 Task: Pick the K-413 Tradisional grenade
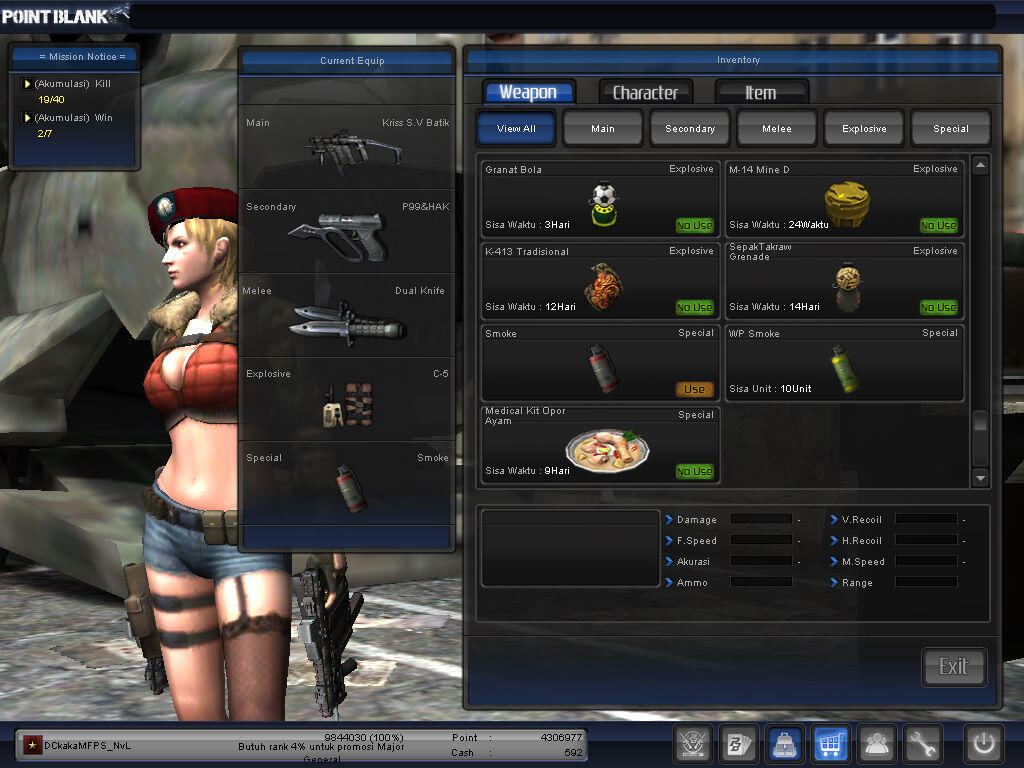(x=600, y=281)
